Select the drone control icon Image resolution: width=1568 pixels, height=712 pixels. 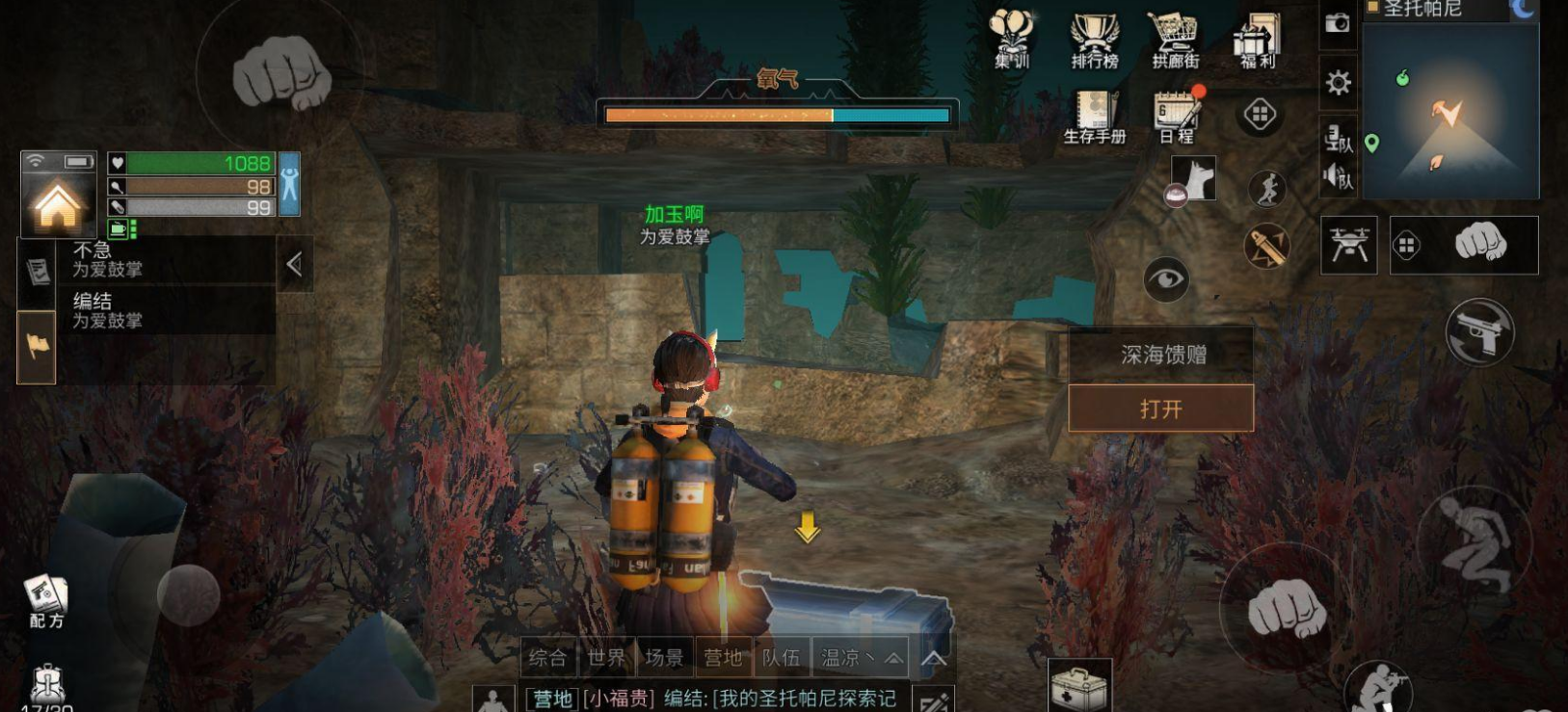tap(1350, 244)
